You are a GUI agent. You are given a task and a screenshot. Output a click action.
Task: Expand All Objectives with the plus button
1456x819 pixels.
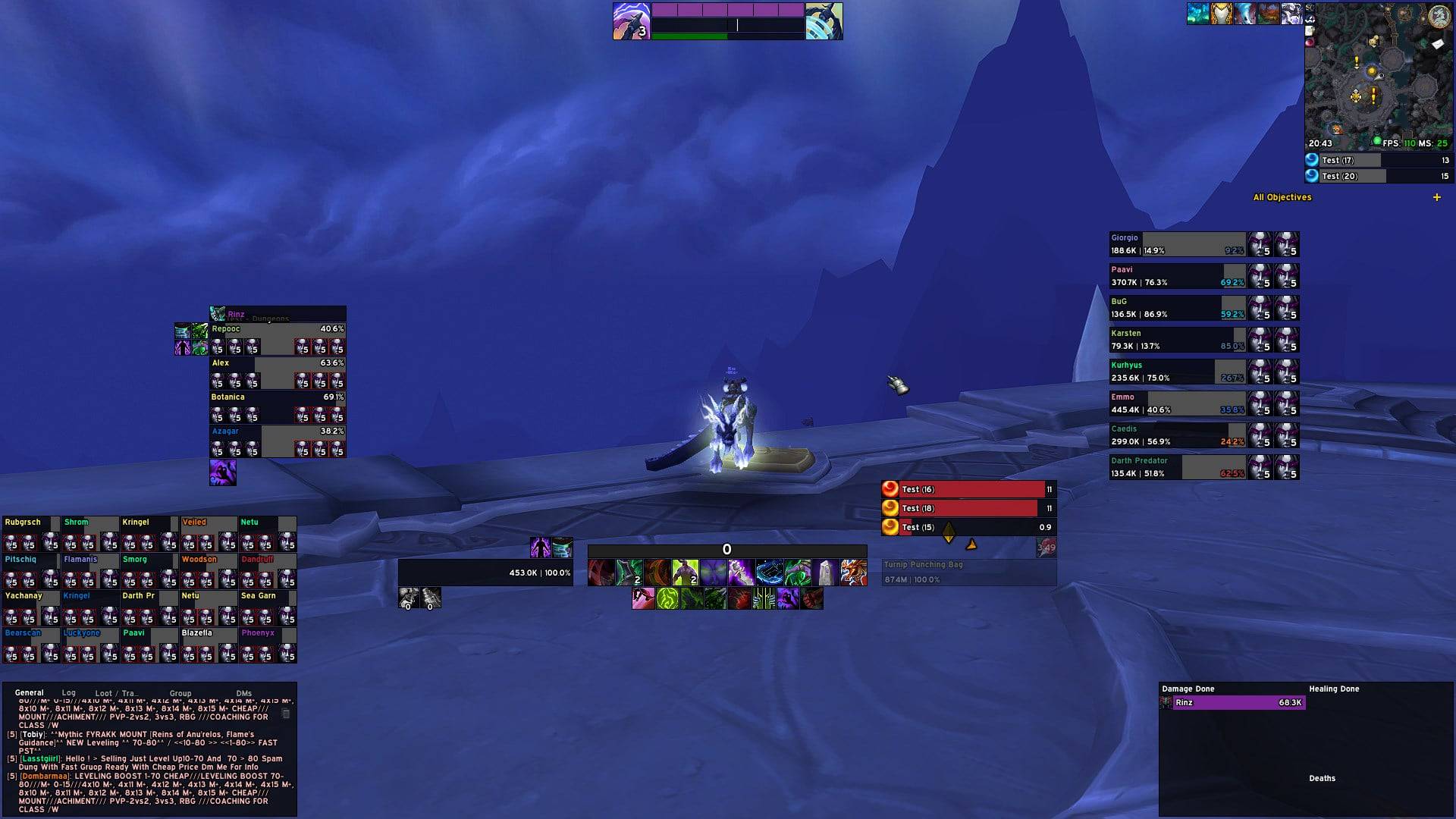(x=1436, y=197)
